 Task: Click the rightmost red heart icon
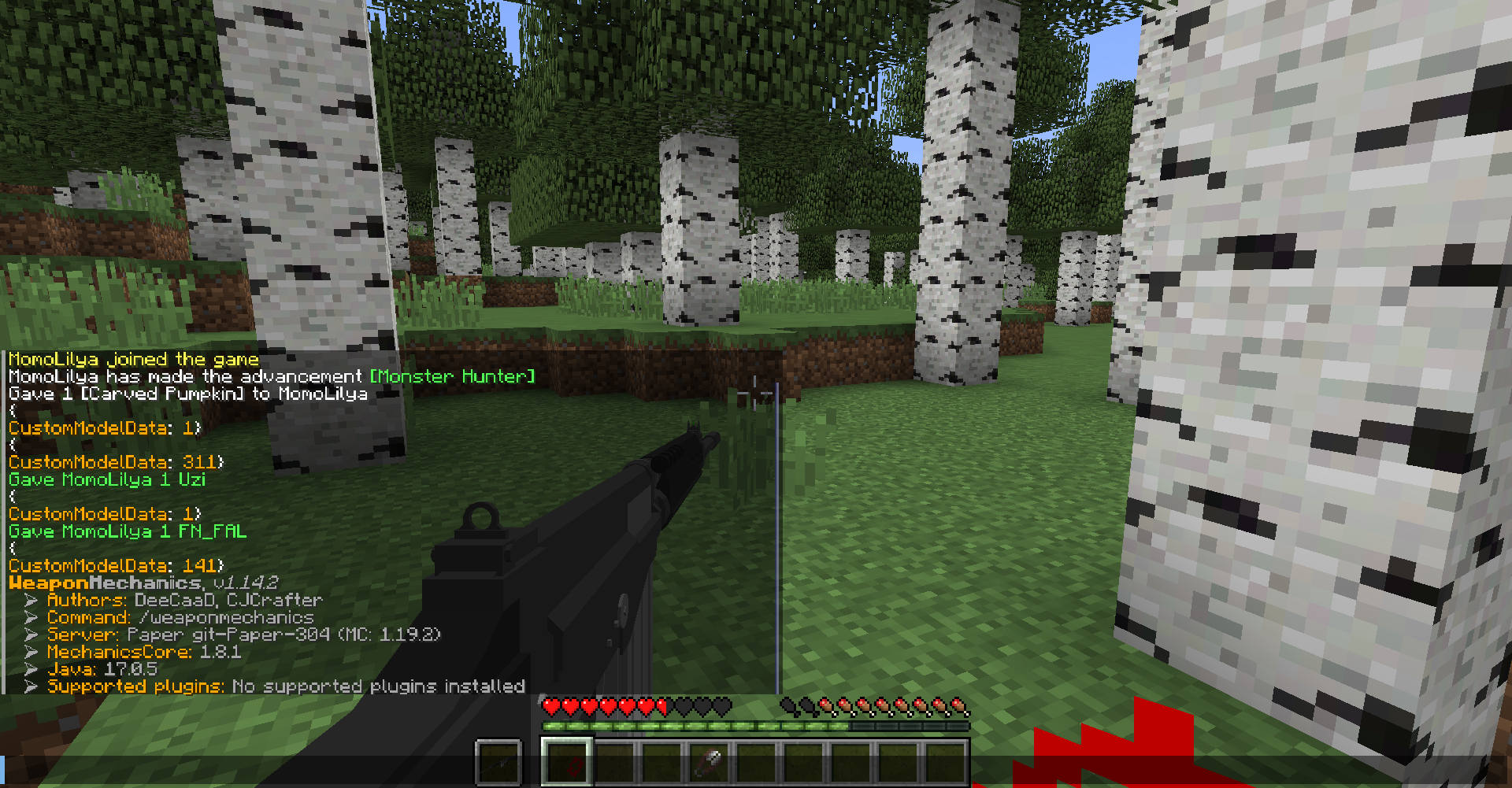coord(660,705)
